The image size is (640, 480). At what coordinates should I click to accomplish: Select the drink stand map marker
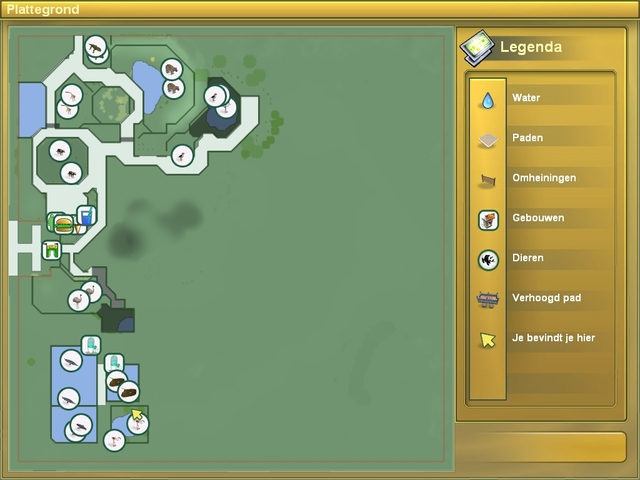click(x=86, y=214)
